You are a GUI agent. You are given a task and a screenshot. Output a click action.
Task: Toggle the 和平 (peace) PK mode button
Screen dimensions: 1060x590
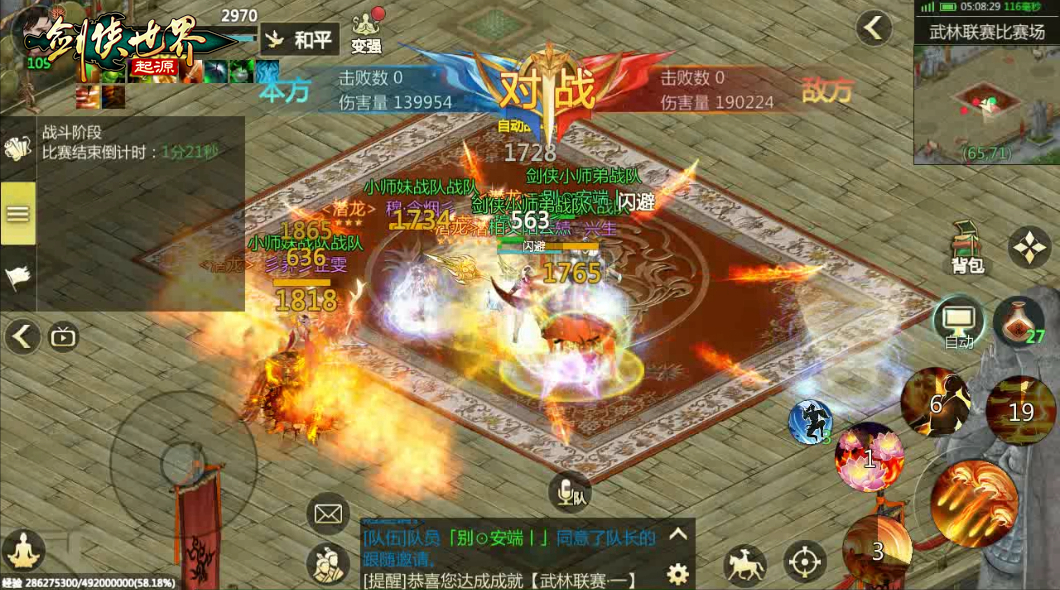pyautogui.click(x=300, y=40)
